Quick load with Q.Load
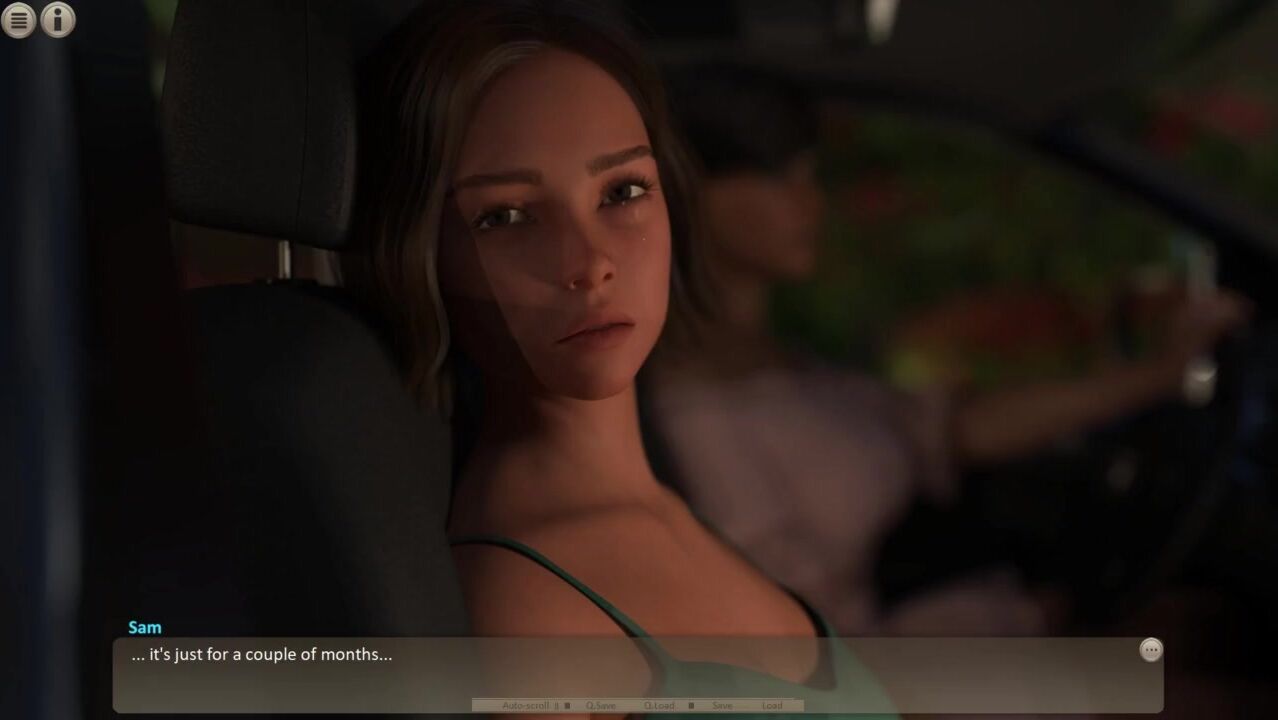 659,706
